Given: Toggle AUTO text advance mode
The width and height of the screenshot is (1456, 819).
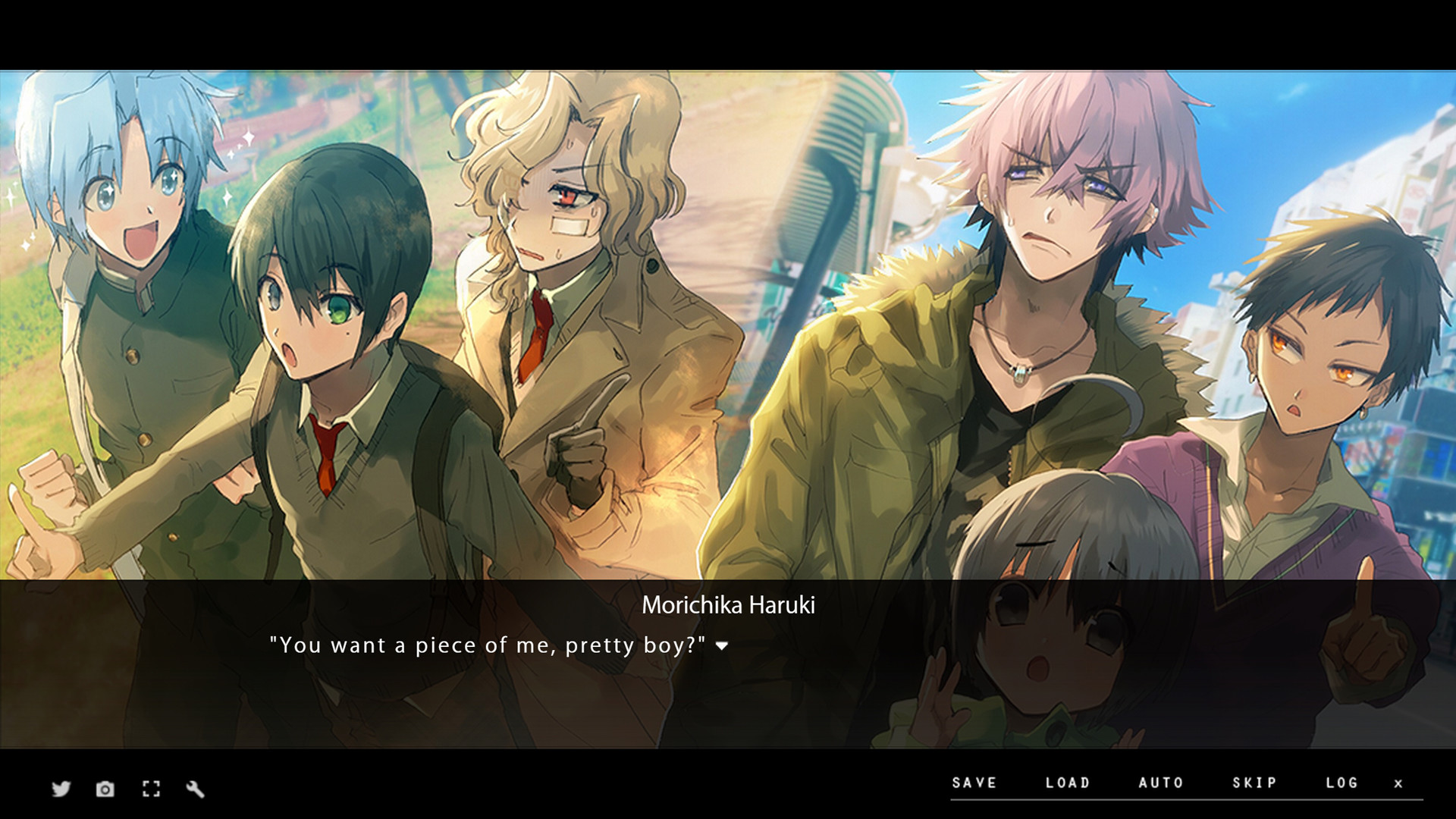Looking at the screenshot, I should click(x=1160, y=783).
